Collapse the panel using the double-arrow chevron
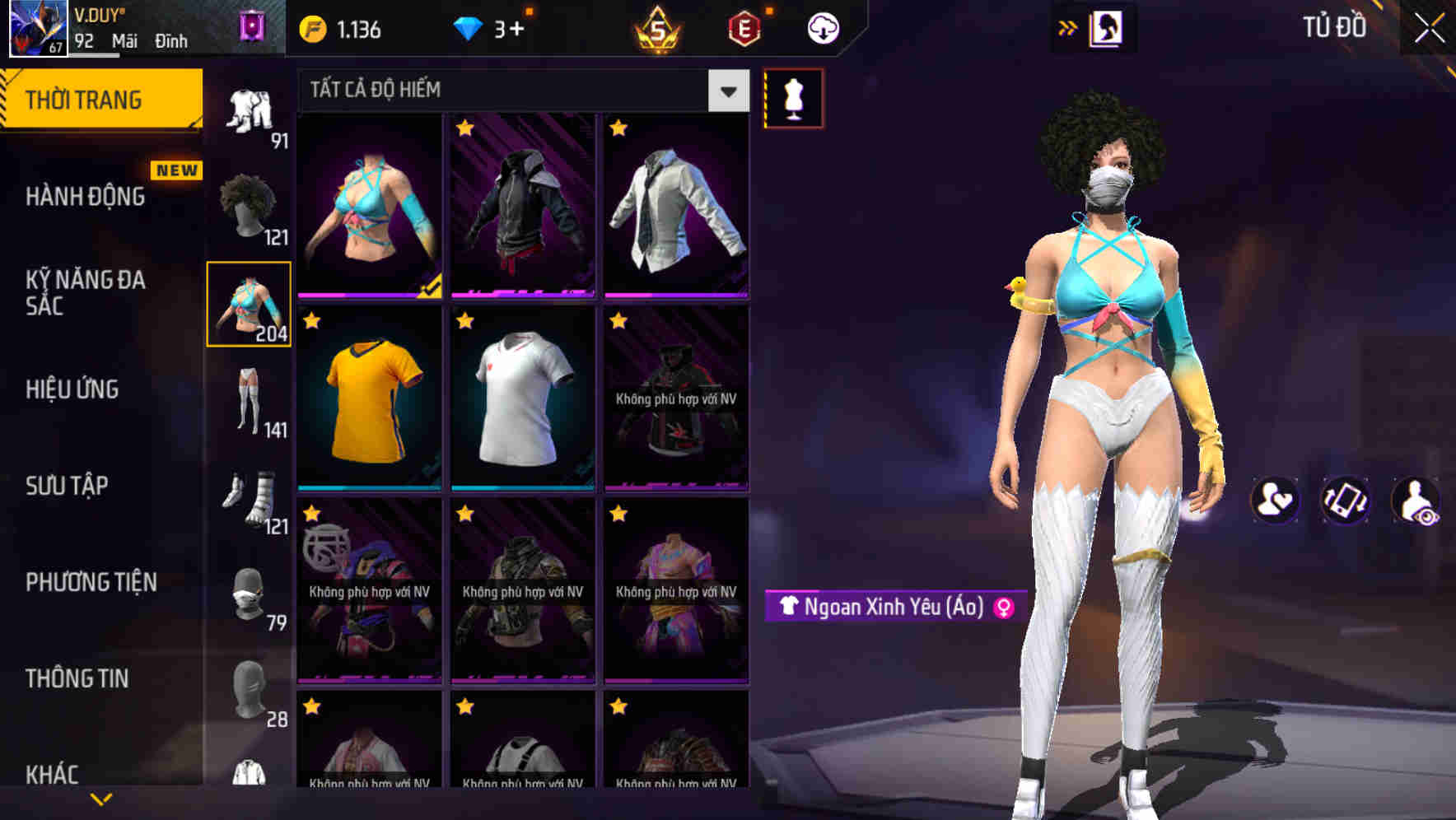Viewport: 1456px width, 820px height. click(x=1068, y=26)
